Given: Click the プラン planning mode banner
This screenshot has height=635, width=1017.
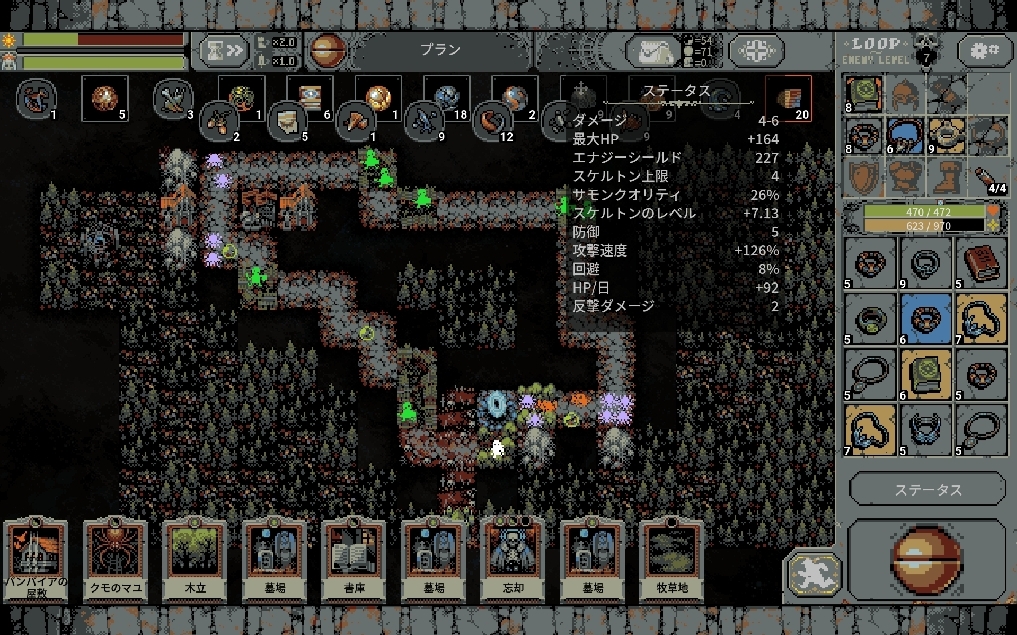Looking at the screenshot, I should tap(440, 50).
